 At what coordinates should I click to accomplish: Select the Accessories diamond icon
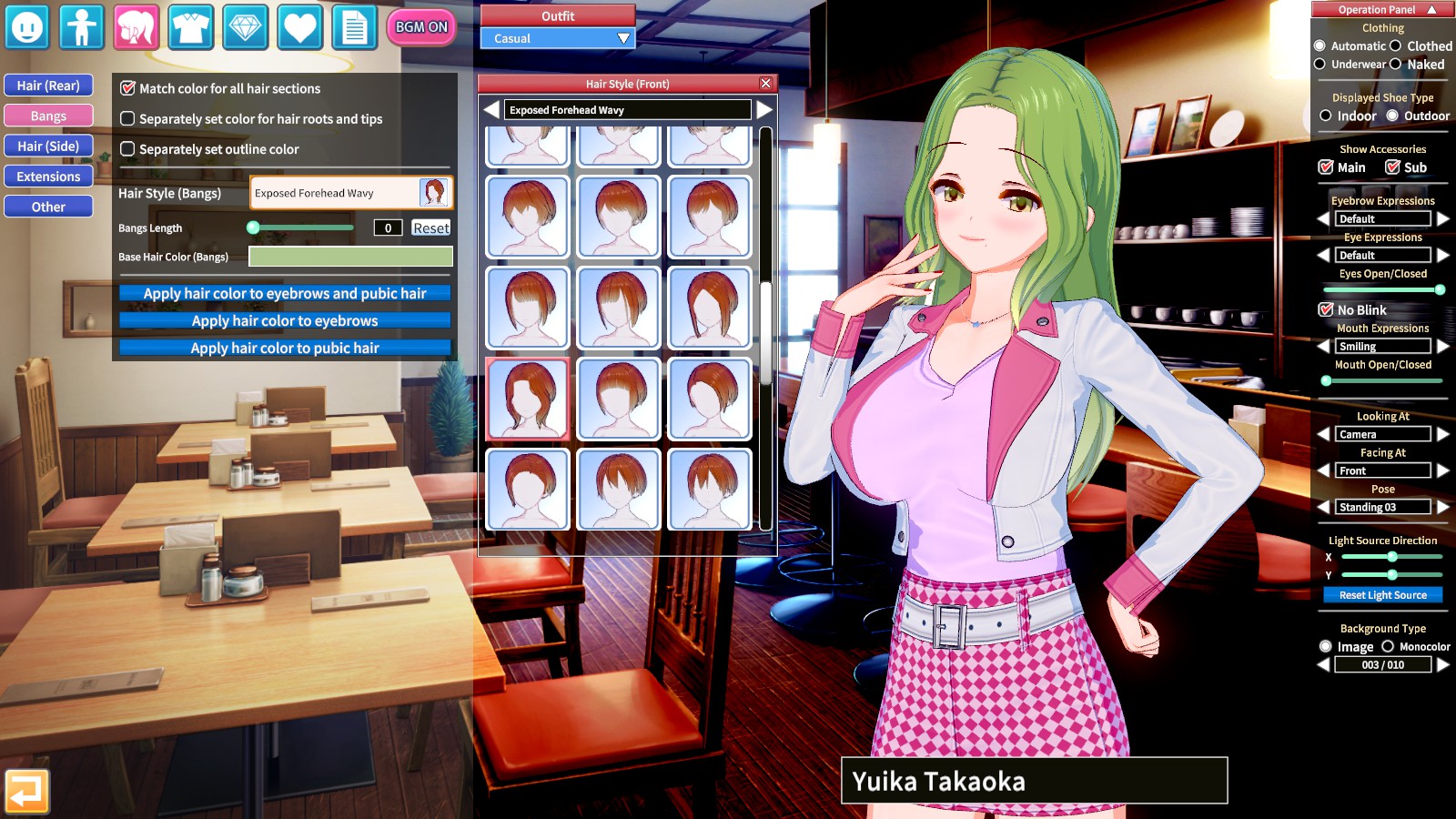245,27
